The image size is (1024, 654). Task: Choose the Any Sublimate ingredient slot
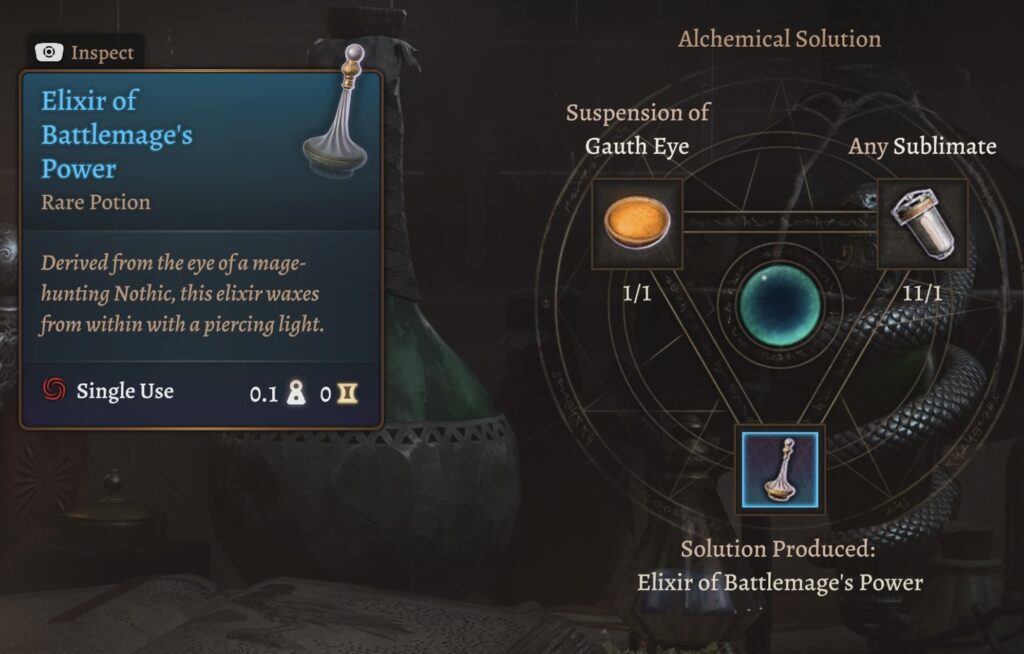[x=922, y=224]
